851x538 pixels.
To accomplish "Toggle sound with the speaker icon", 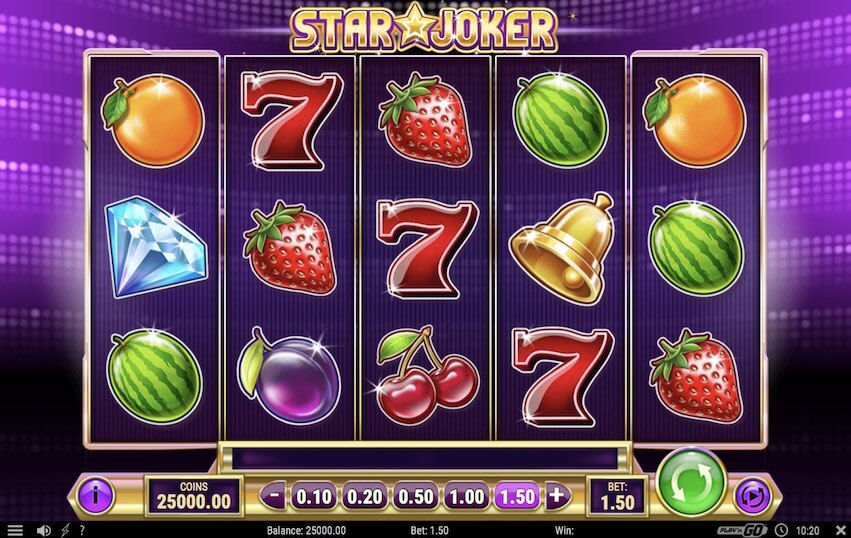I will [43, 530].
